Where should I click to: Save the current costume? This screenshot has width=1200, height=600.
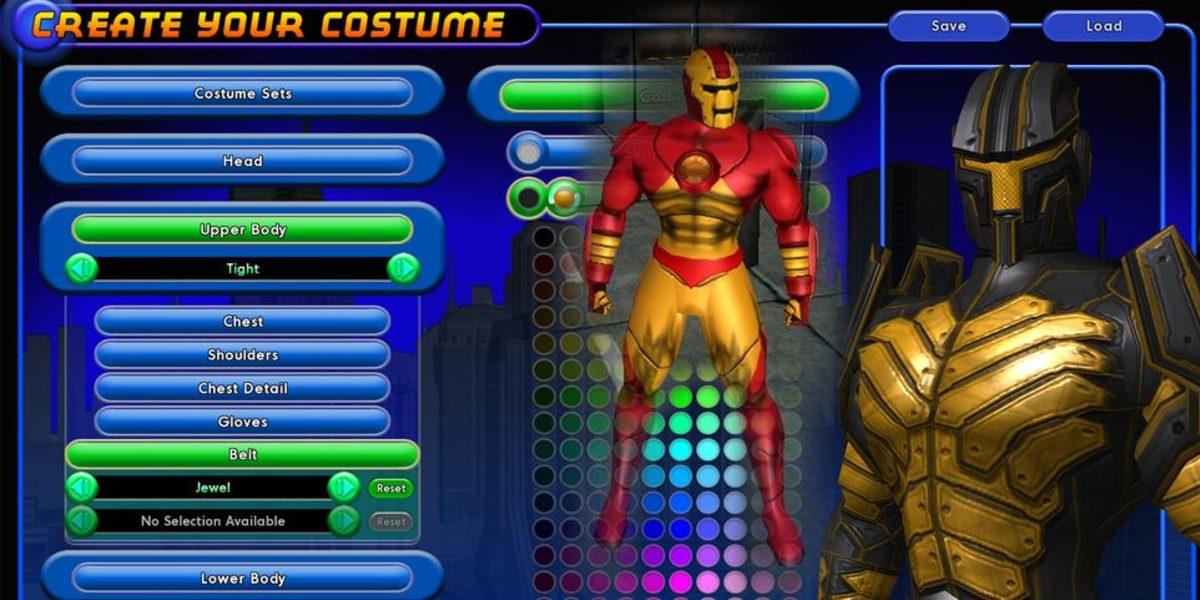[x=948, y=26]
